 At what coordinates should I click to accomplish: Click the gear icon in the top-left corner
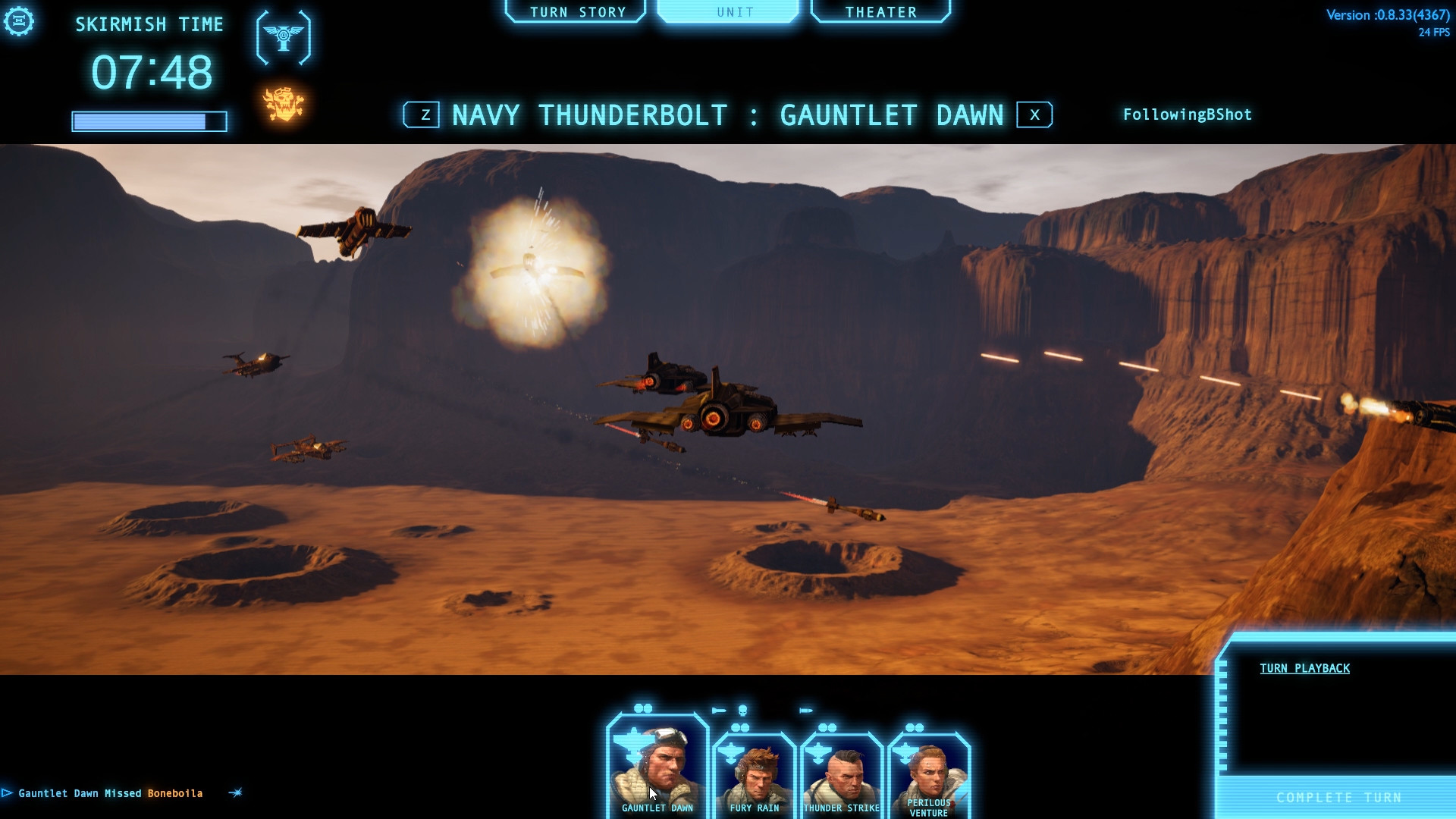click(x=19, y=21)
